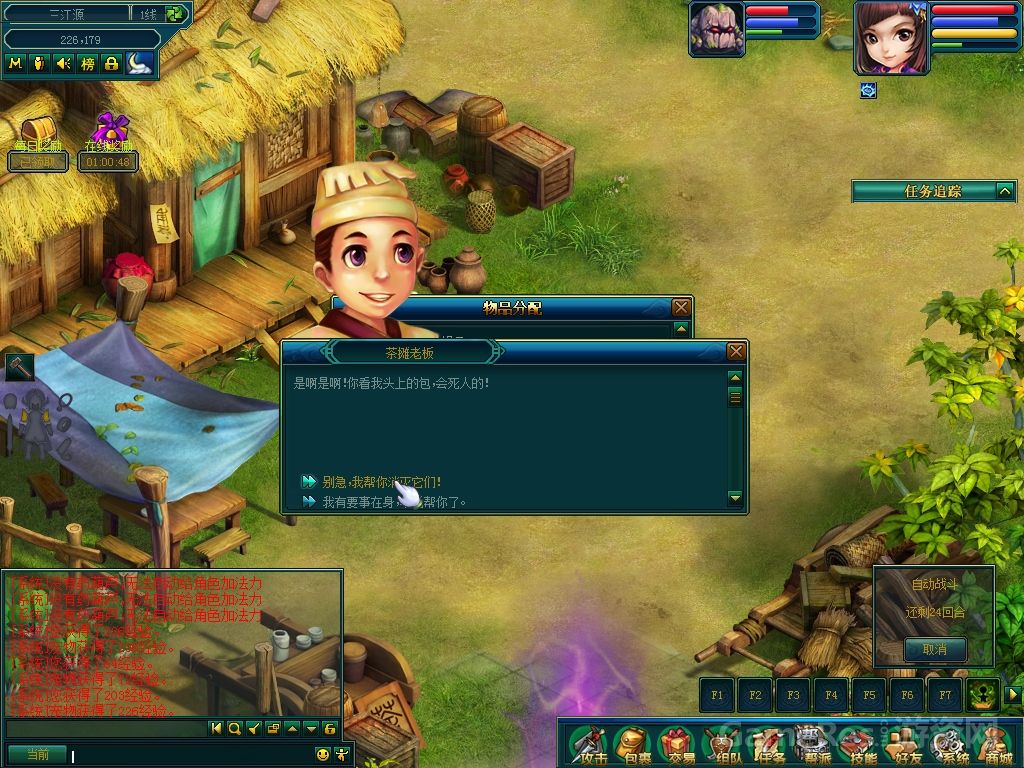Select the 当前 chat channel button
This screenshot has height=768, width=1024.
(36, 754)
